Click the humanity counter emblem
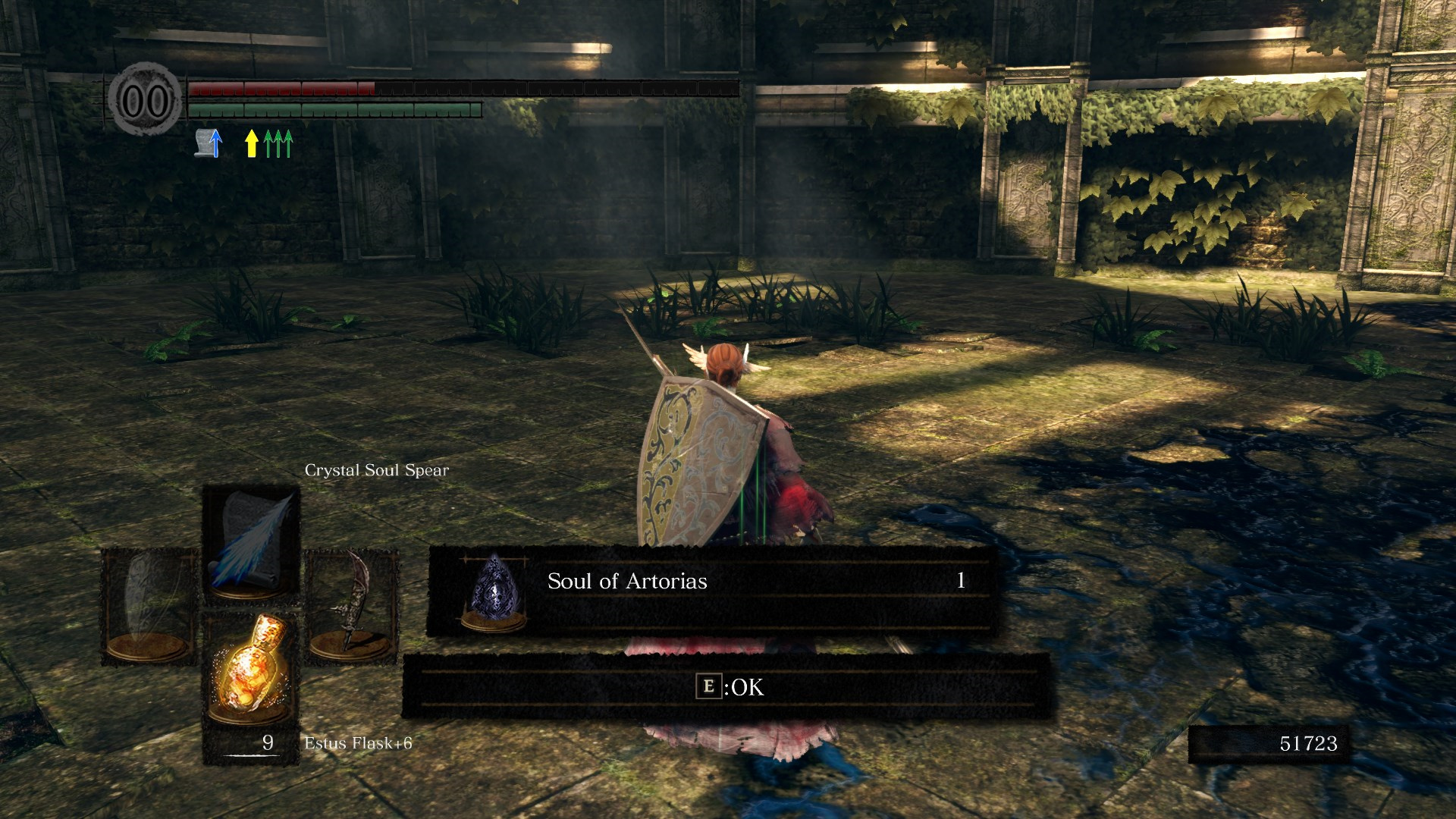 pyautogui.click(x=146, y=100)
